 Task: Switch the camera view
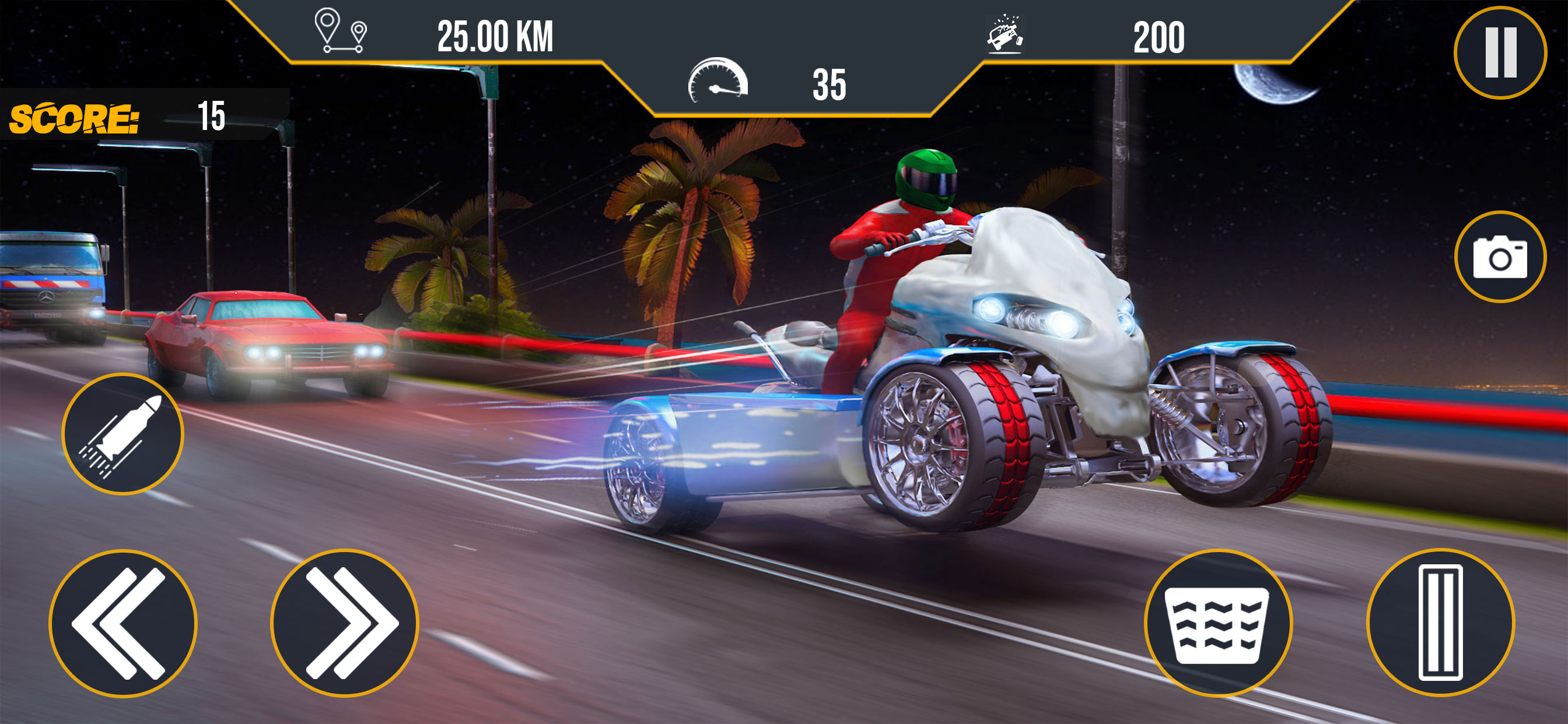tap(1500, 256)
